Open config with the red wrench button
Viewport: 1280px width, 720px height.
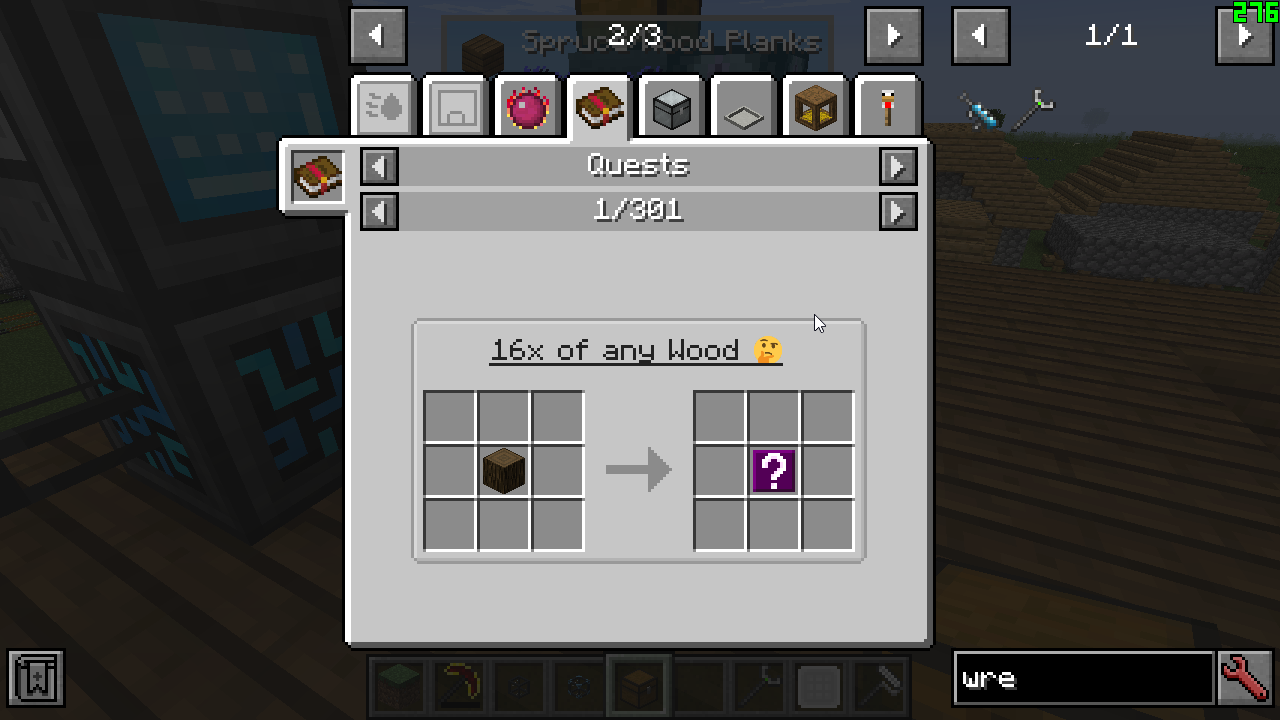[1245, 679]
